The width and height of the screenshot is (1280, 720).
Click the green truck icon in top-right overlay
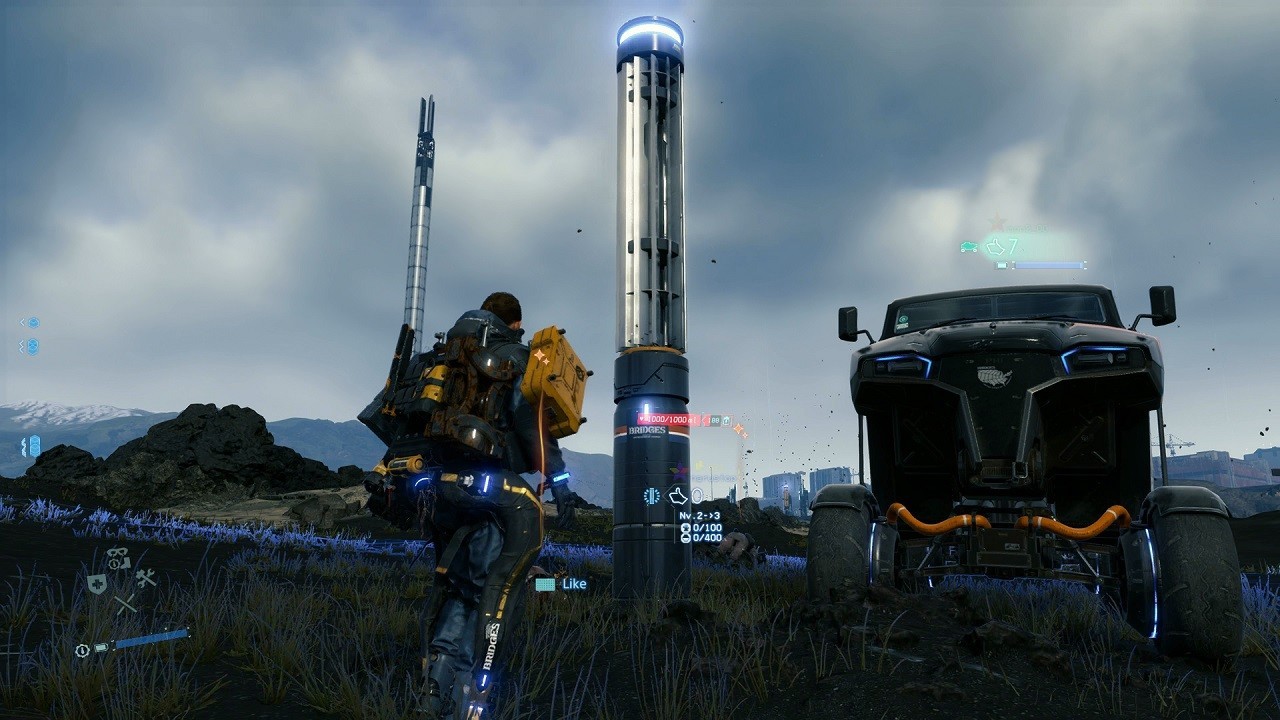pyautogui.click(x=969, y=247)
